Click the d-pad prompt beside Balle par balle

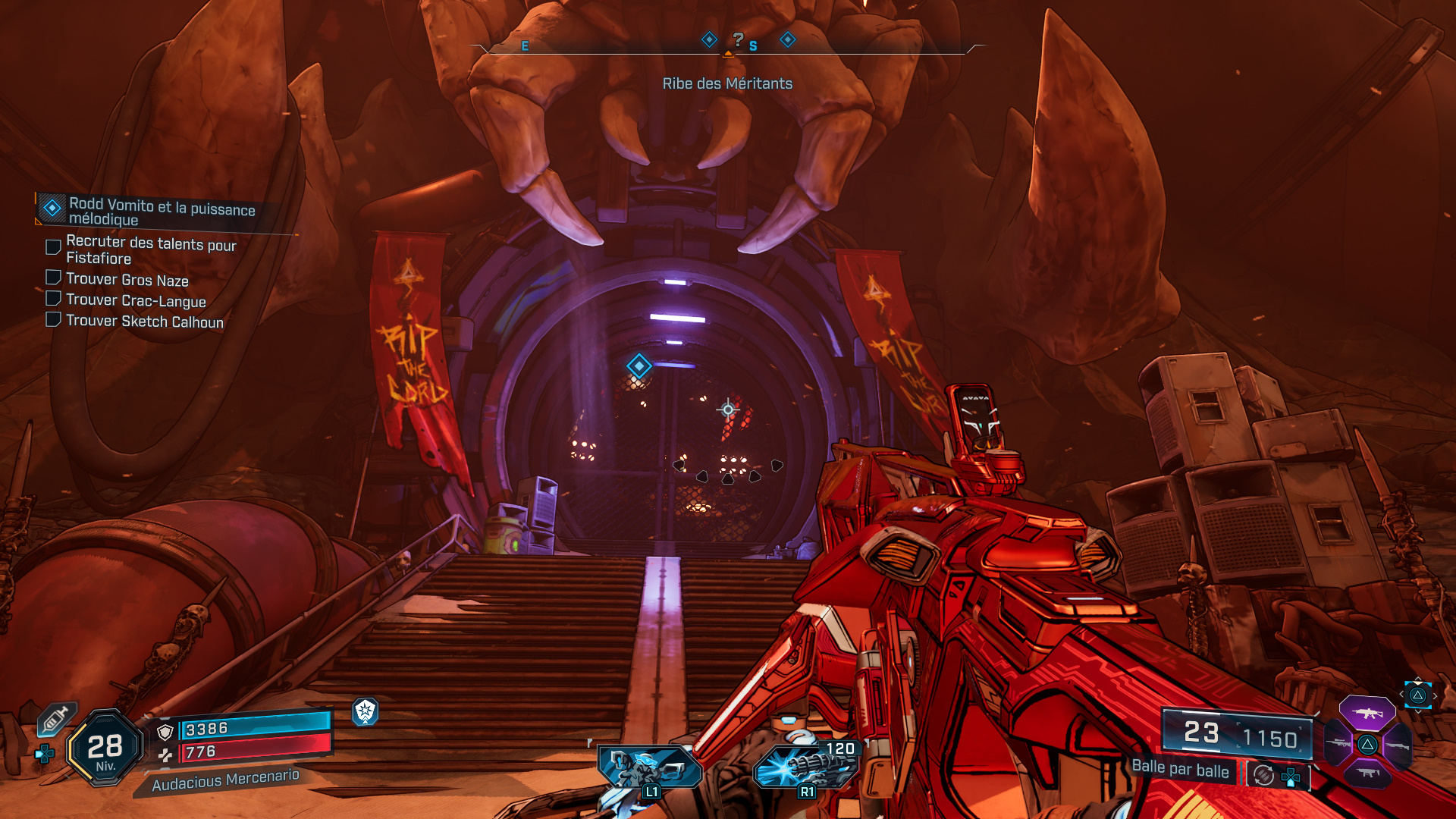point(1291,778)
